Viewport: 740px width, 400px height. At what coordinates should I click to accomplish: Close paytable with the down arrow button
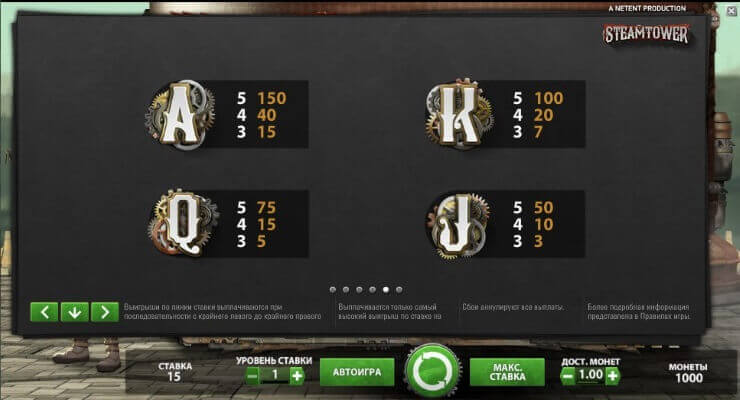pos(74,312)
